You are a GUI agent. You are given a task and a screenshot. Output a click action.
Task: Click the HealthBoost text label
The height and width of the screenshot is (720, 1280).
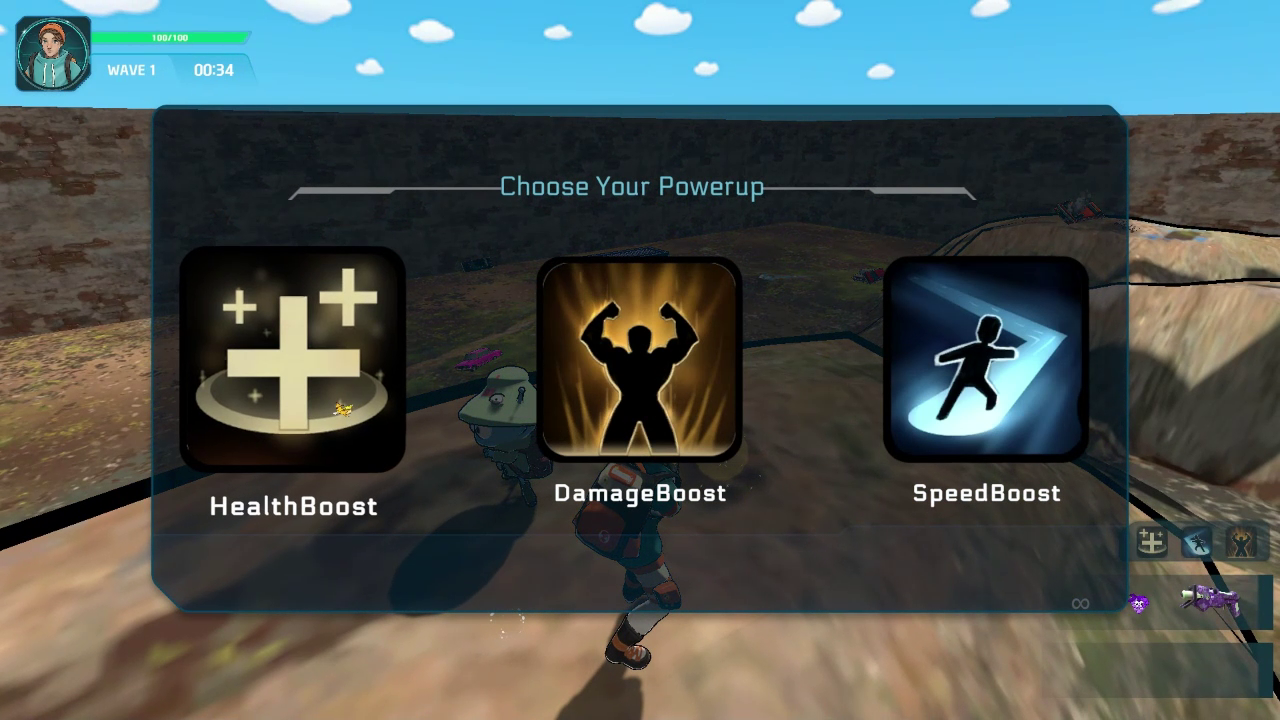(x=291, y=506)
